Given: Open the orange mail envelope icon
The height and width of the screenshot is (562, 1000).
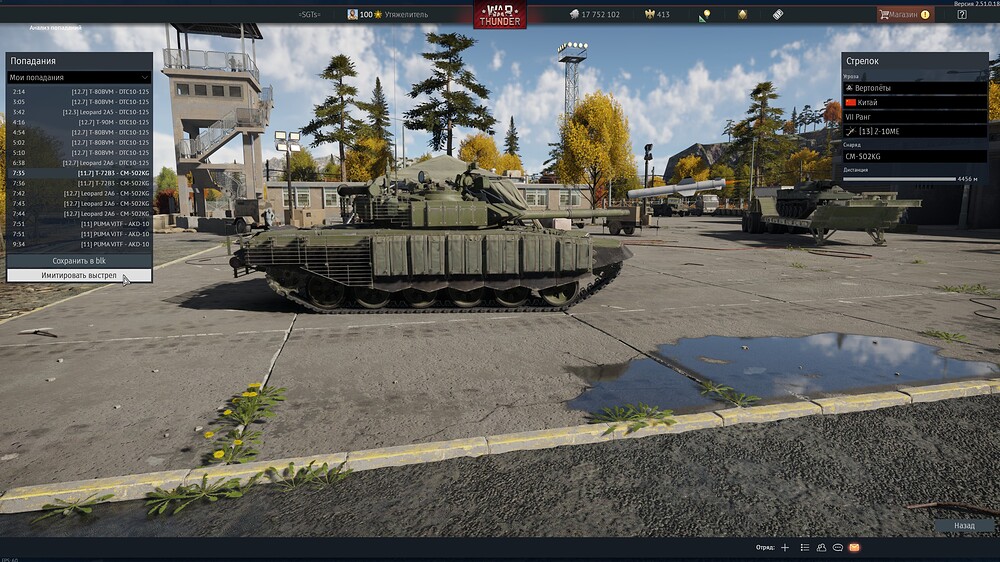Looking at the screenshot, I should [x=854, y=548].
